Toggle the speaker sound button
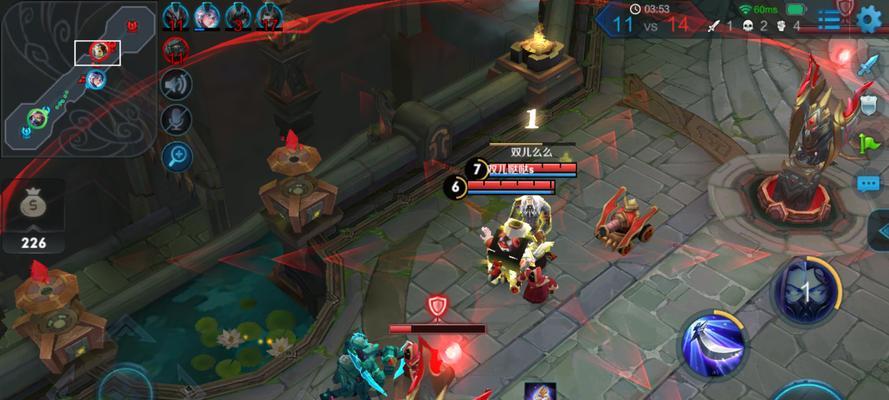 tap(177, 86)
